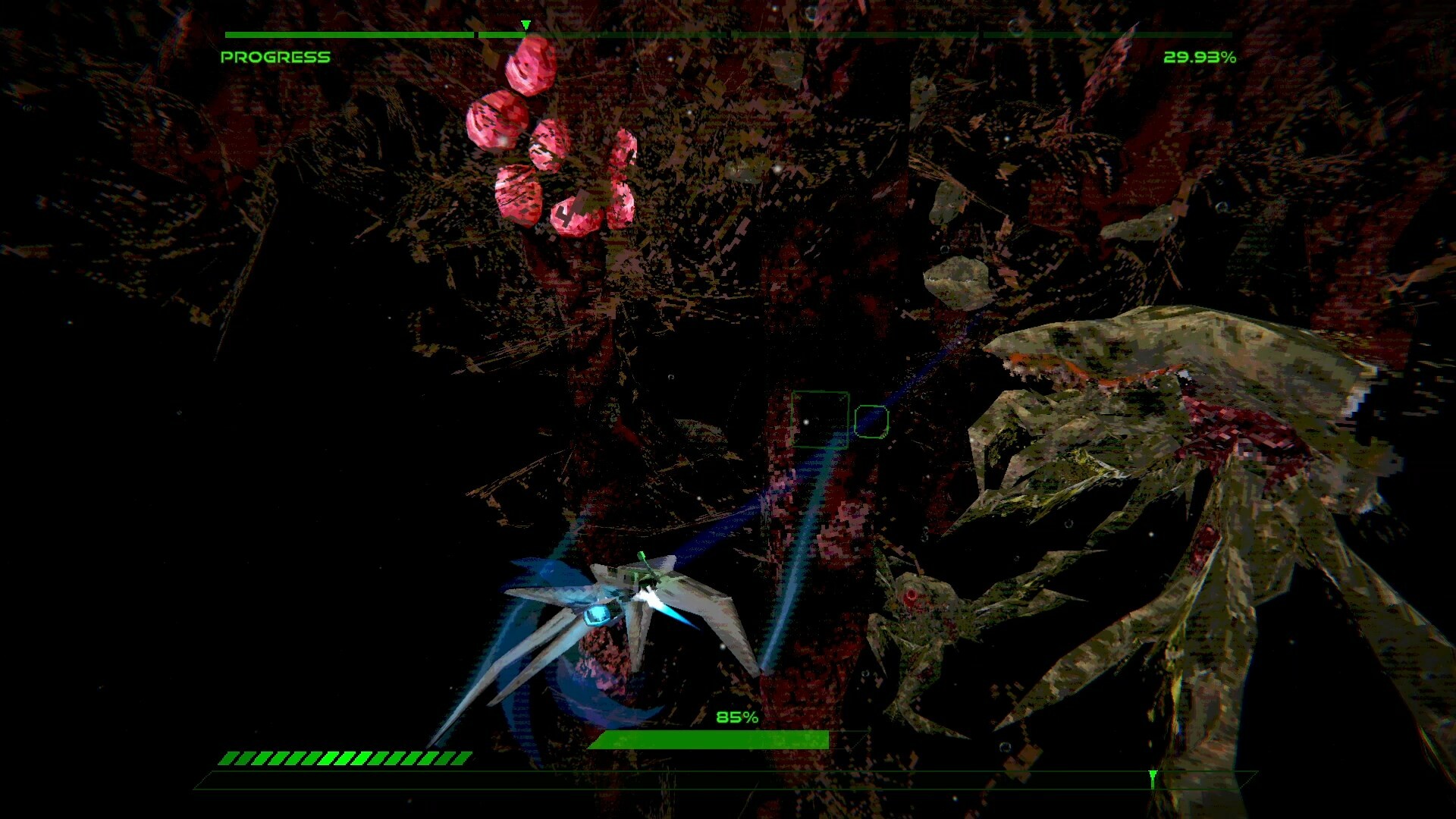Open the middle segment of the top progress track

[728, 33]
